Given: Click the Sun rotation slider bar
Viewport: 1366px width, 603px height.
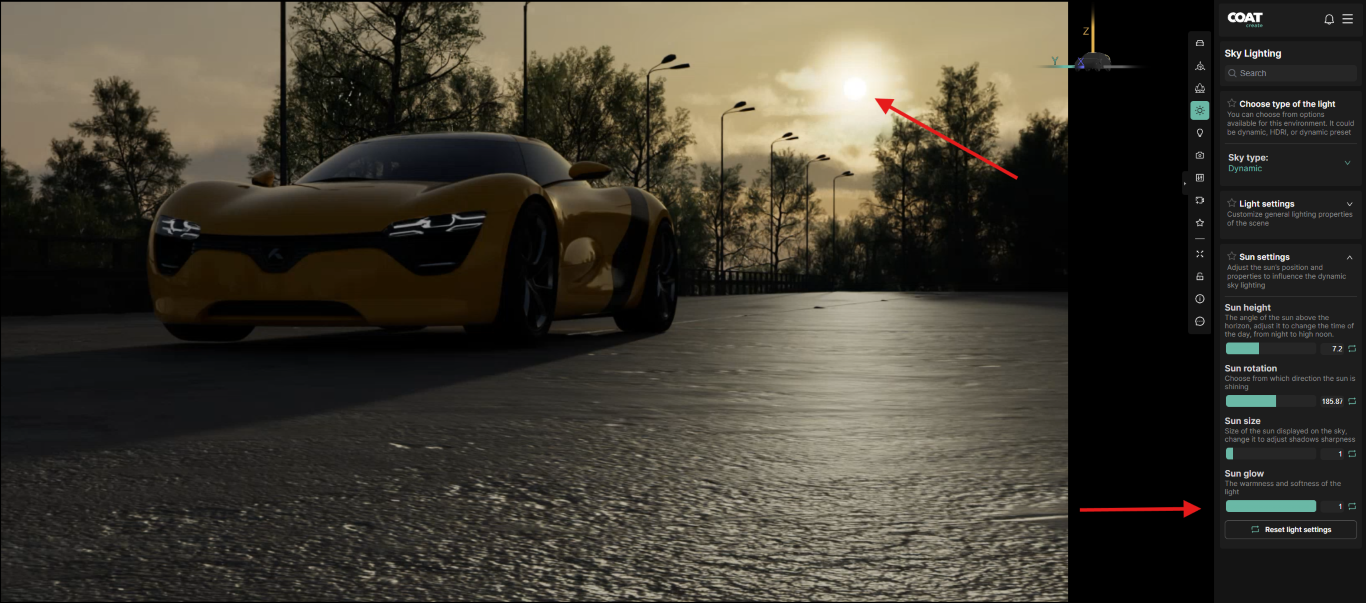Looking at the screenshot, I should 1270,401.
